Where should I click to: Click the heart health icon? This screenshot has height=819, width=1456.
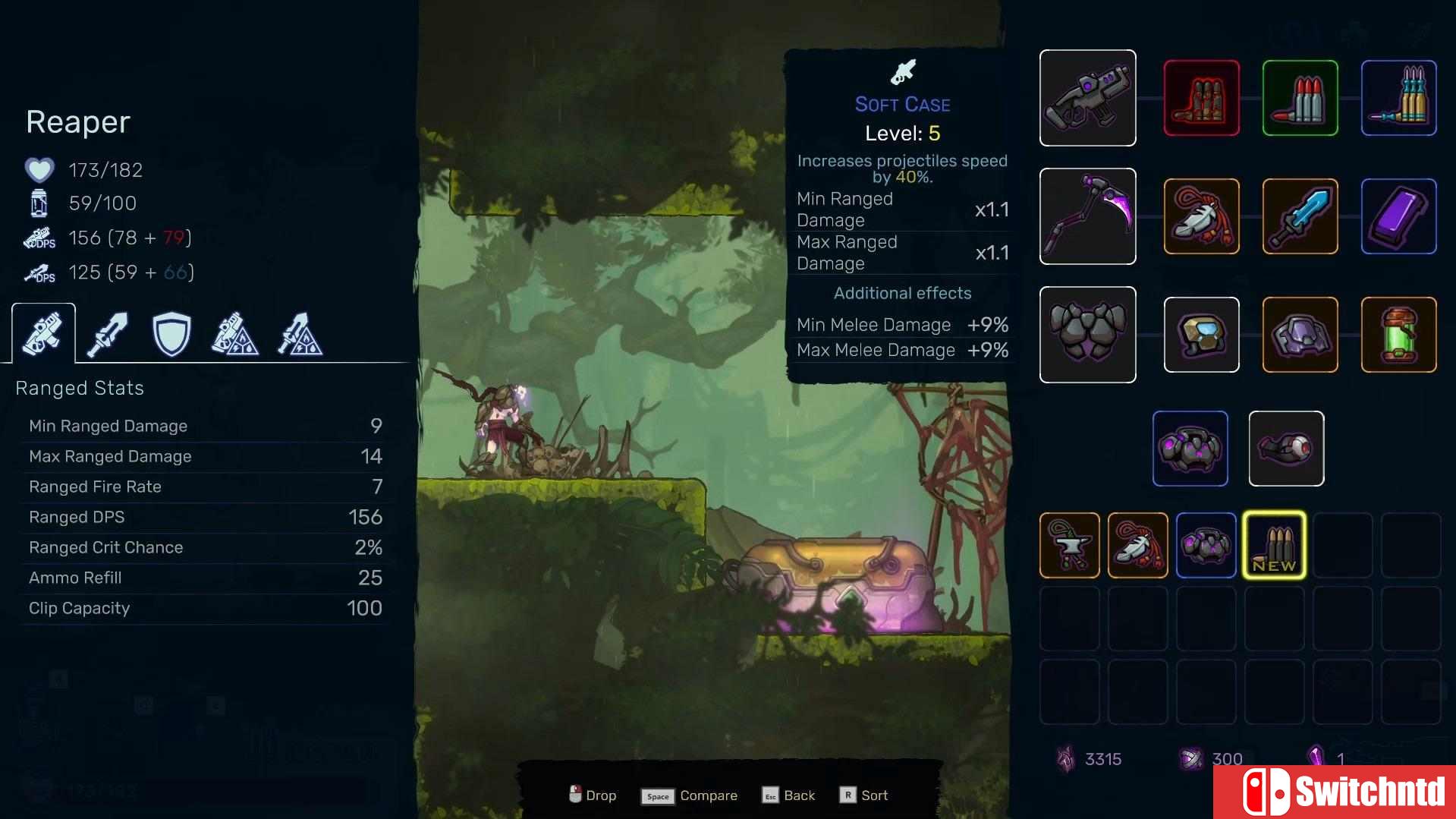39,169
